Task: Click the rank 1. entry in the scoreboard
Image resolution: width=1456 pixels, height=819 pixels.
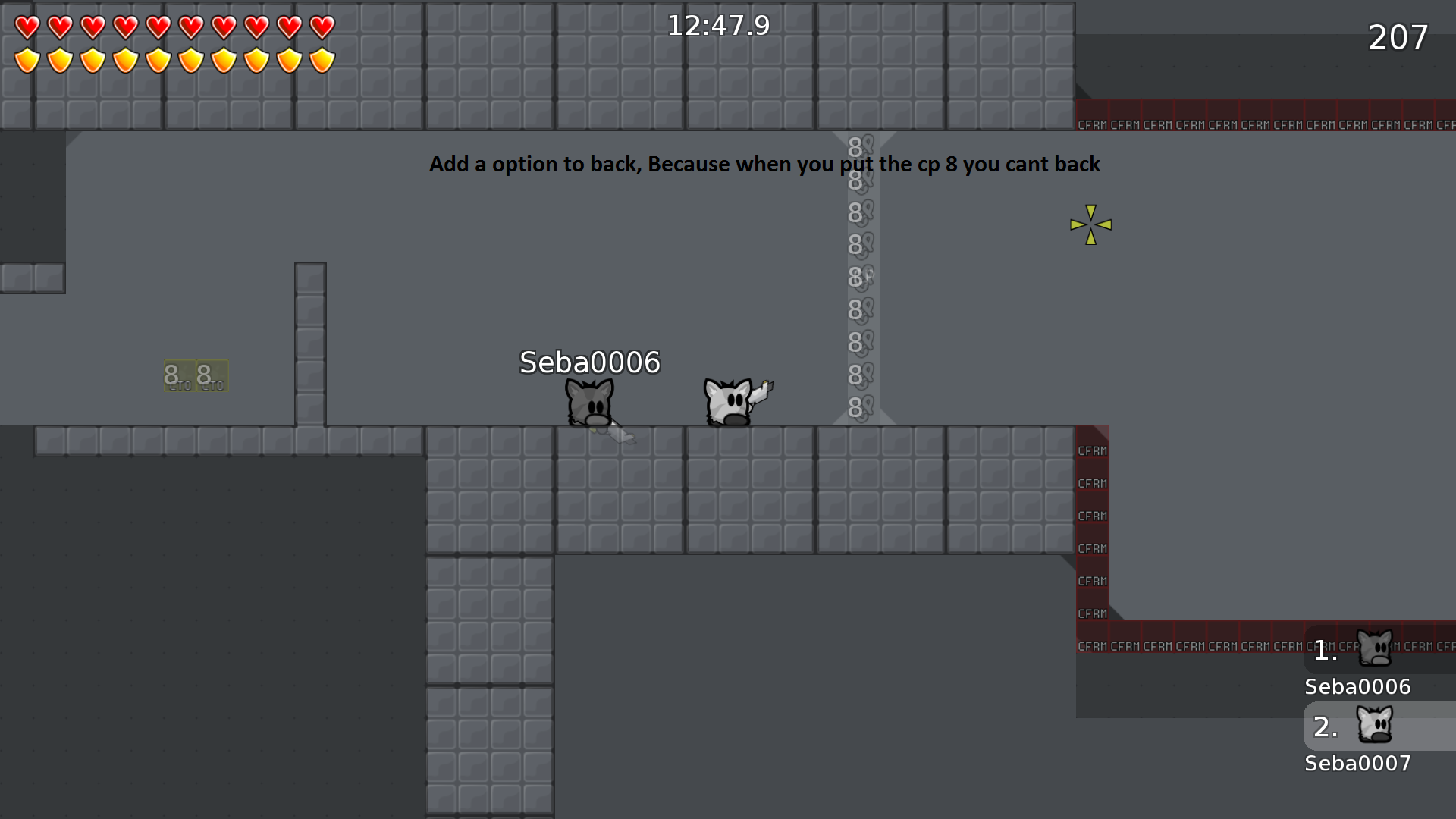Action: (x=1324, y=651)
